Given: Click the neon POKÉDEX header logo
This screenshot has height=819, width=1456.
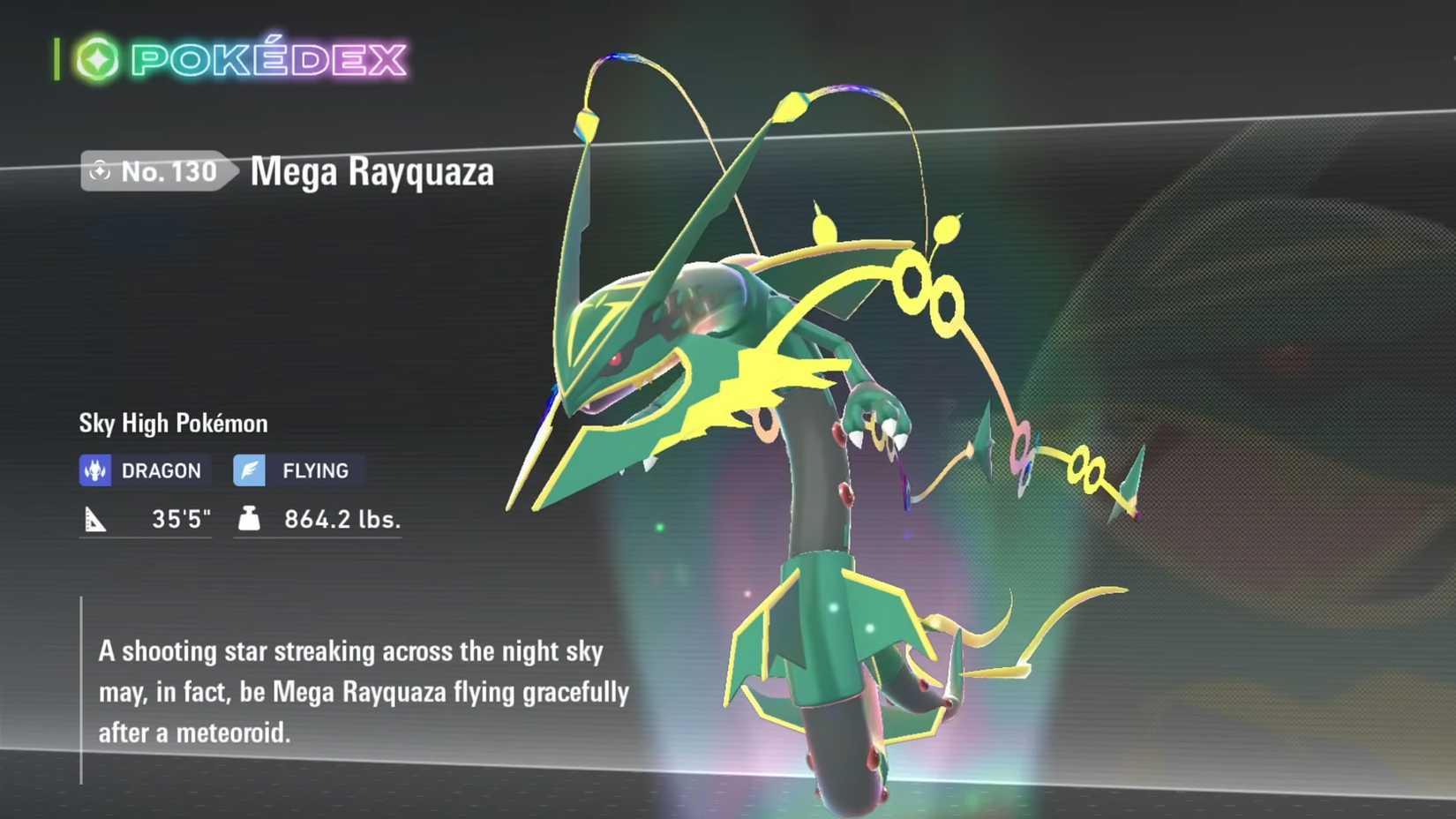Looking at the screenshot, I should pyautogui.click(x=265, y=57).
